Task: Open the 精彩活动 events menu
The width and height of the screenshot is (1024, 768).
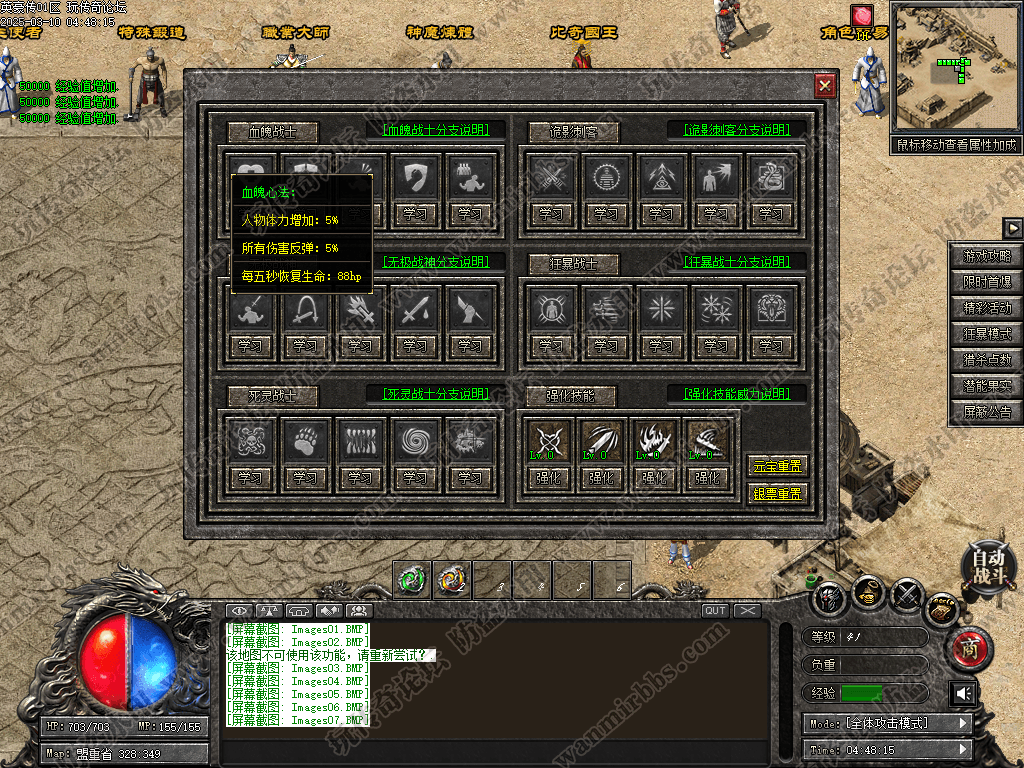Action: click(x=987, y=309)
